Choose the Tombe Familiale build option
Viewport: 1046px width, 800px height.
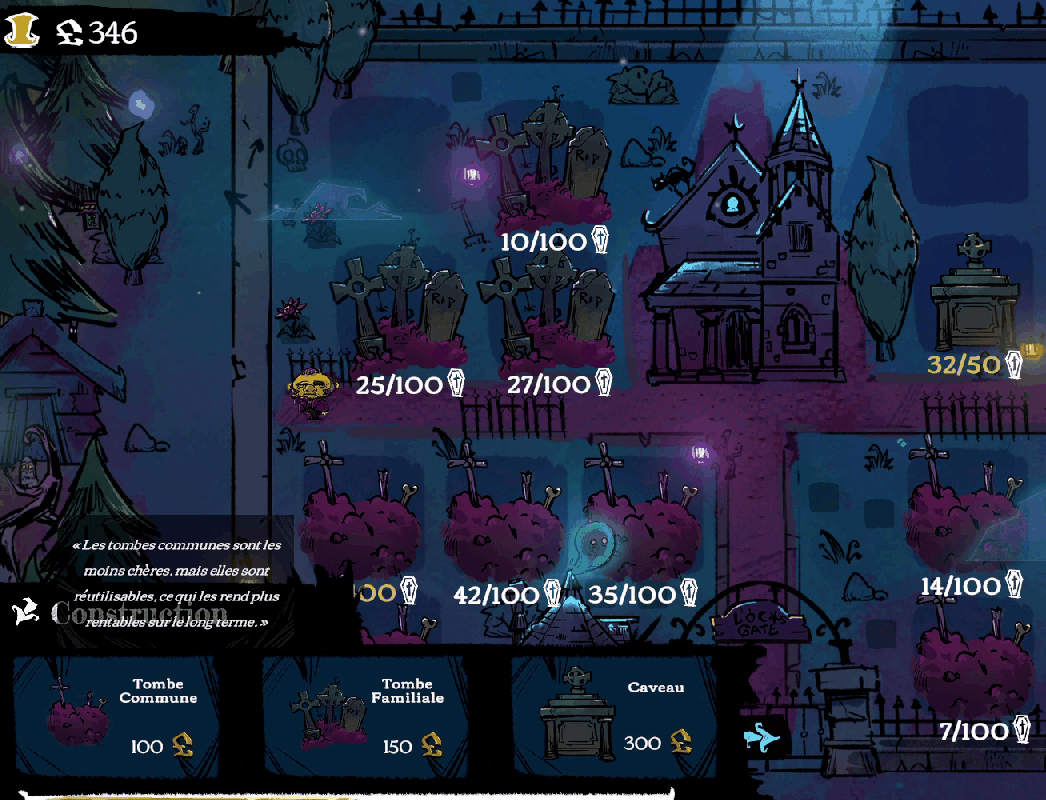click(365, 716)
